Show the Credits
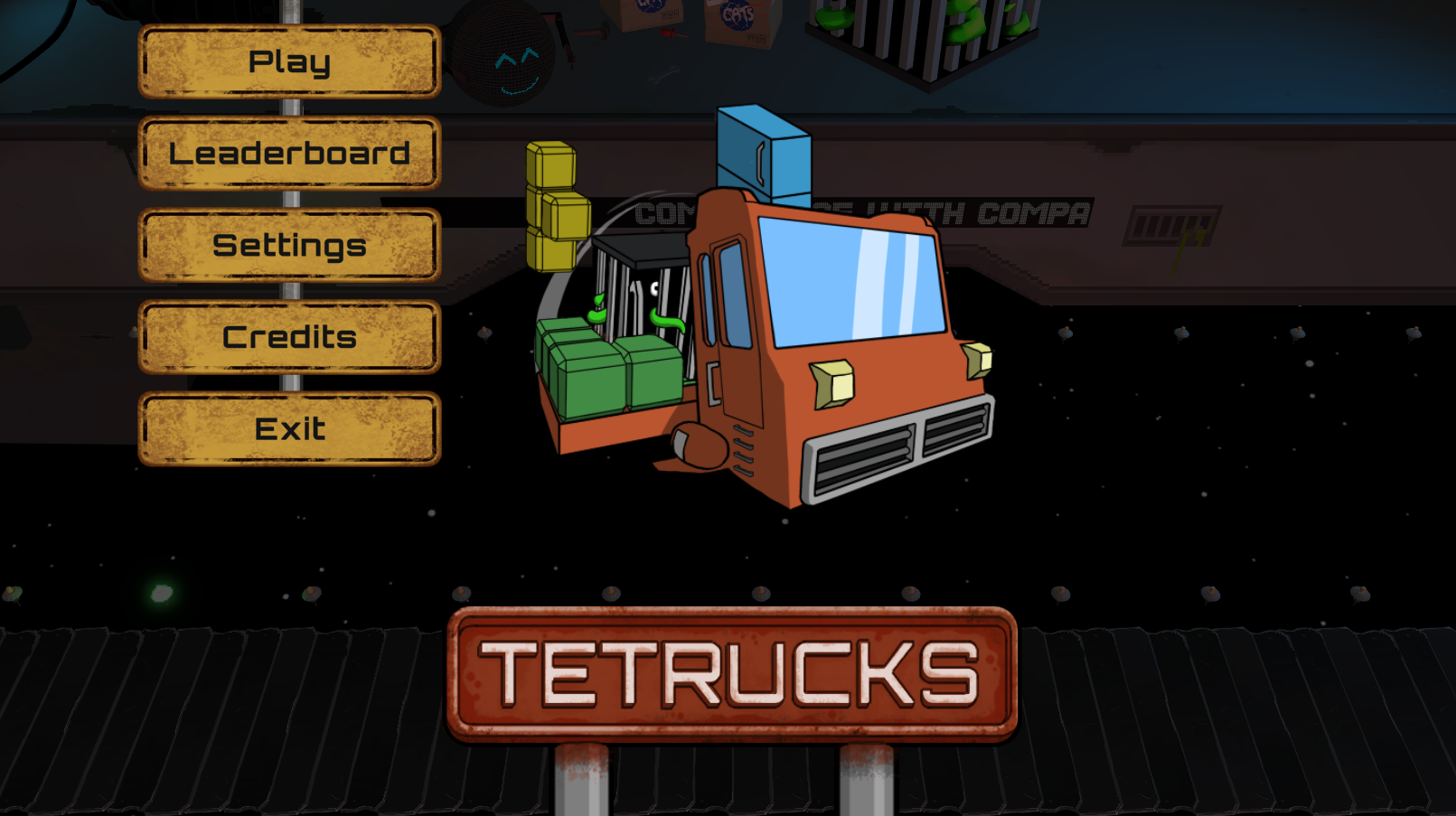Screen dimensions: 1456x816 (x=289, y=337)
